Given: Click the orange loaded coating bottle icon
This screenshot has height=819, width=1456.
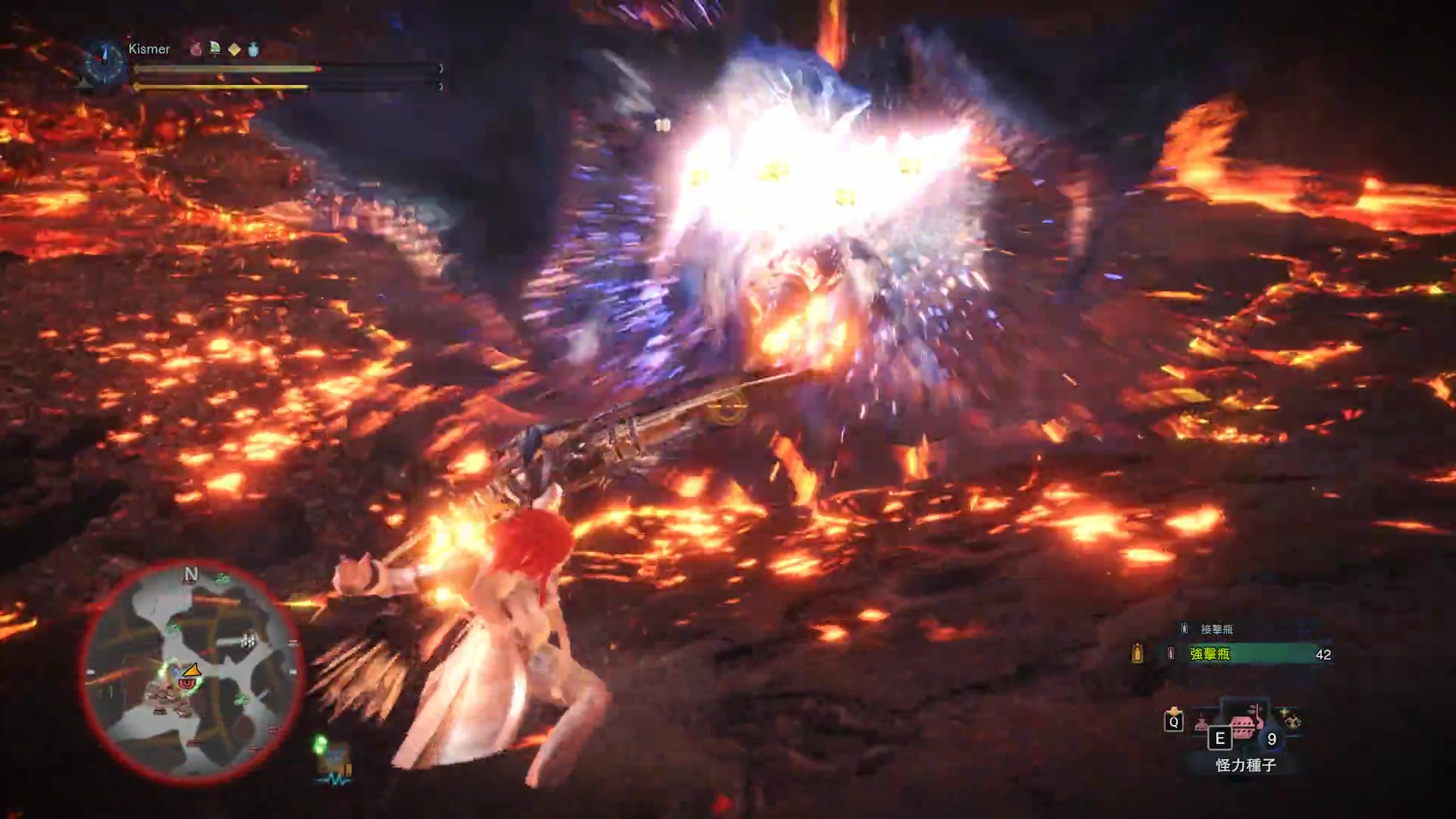Looking at the screenshot, I should [x=1137, y=654].
